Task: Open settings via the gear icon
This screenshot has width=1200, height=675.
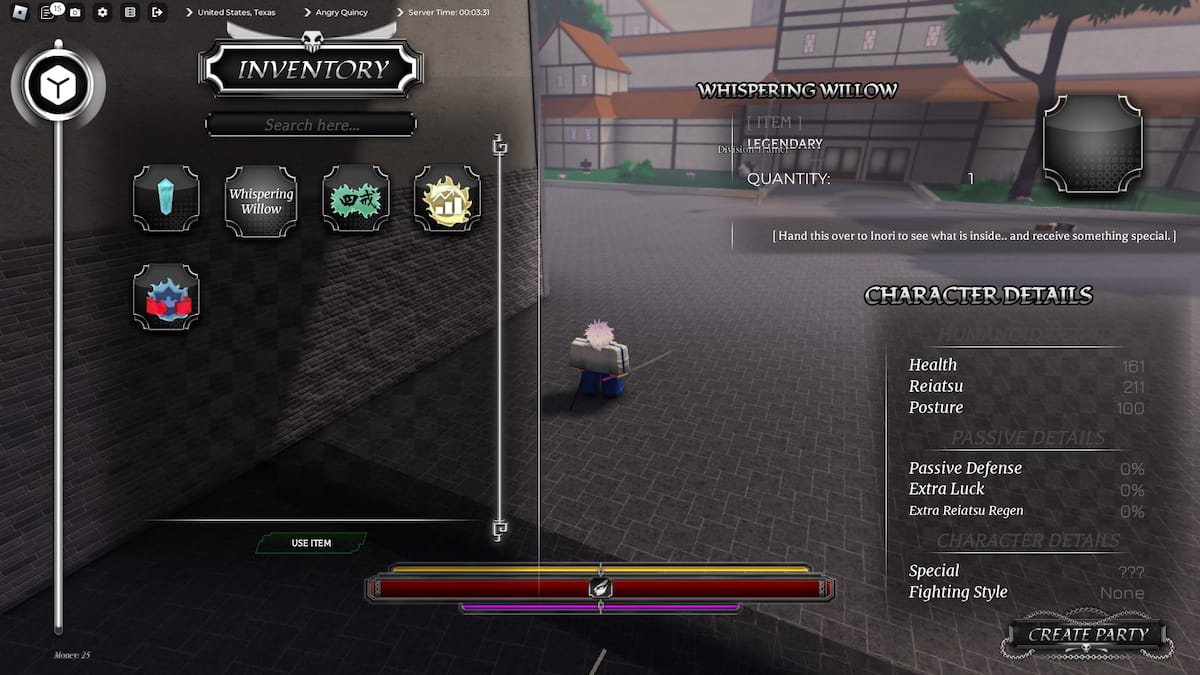Action: click(102, 12)
